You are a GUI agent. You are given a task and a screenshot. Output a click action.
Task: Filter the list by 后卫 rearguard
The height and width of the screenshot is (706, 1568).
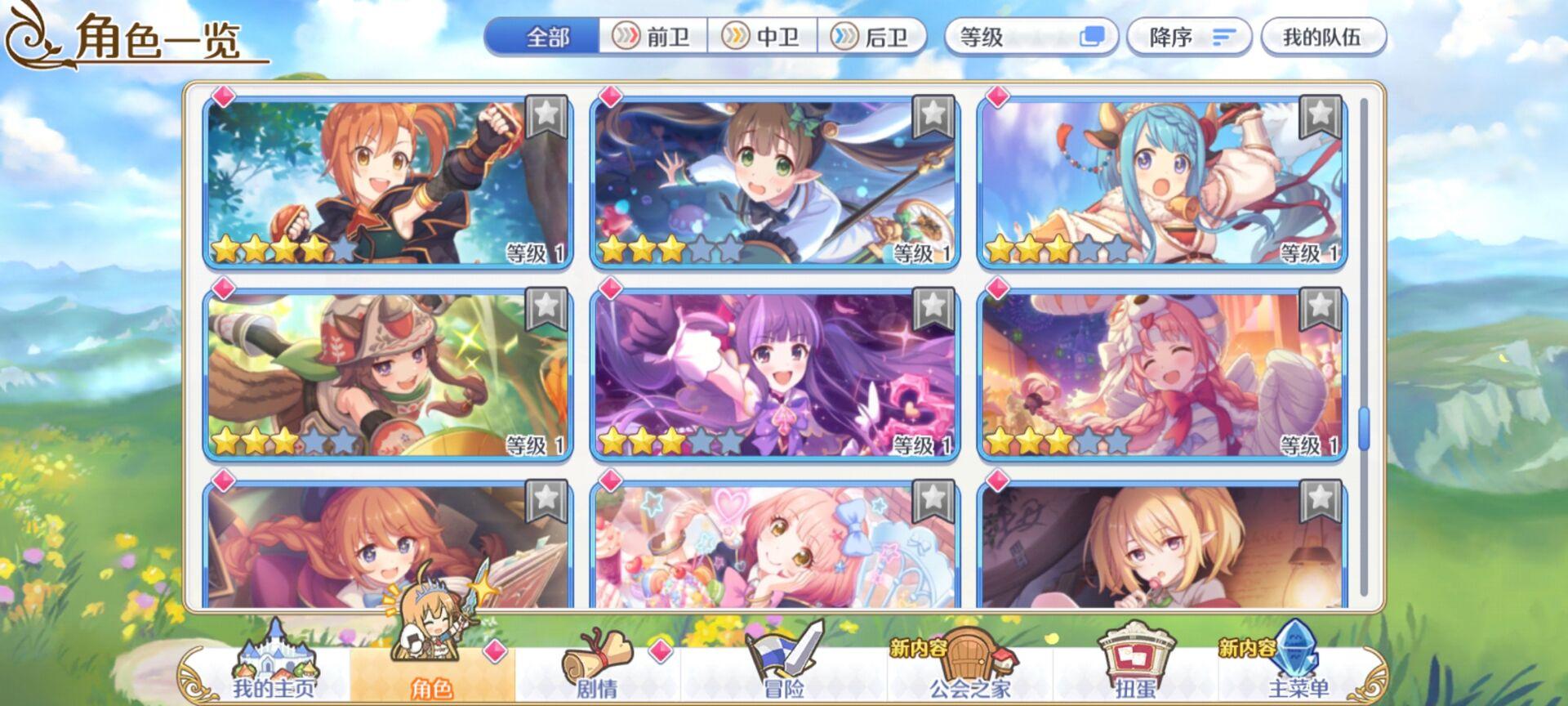[869, 36]
